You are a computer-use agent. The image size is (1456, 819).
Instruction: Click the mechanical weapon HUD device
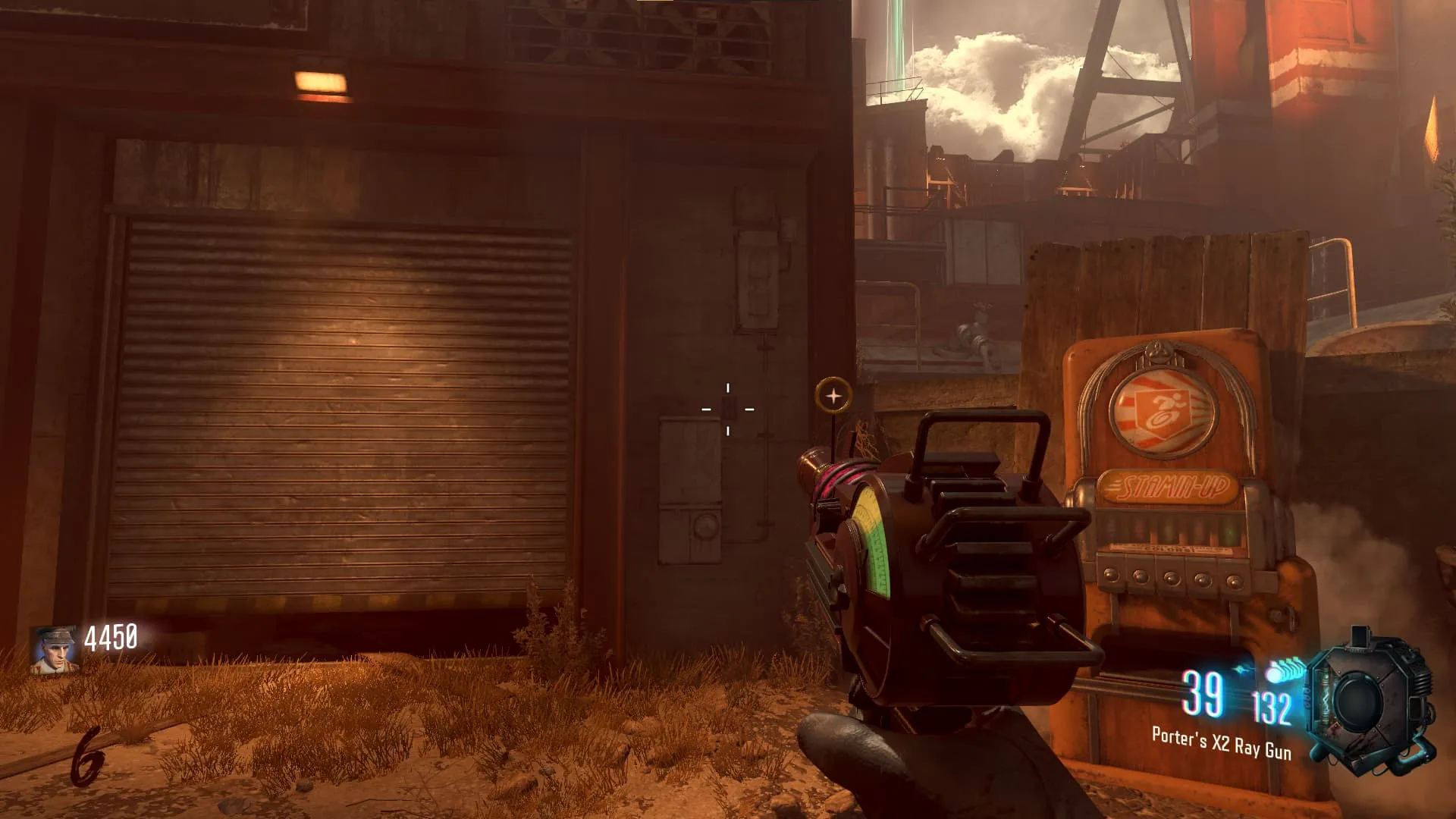(x=1369, y=700)
